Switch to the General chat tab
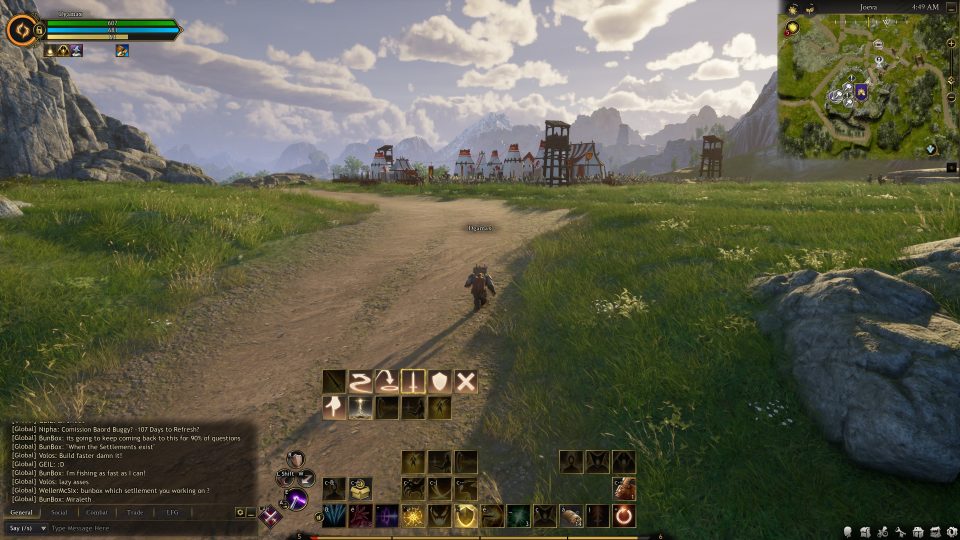 (21, 512)
